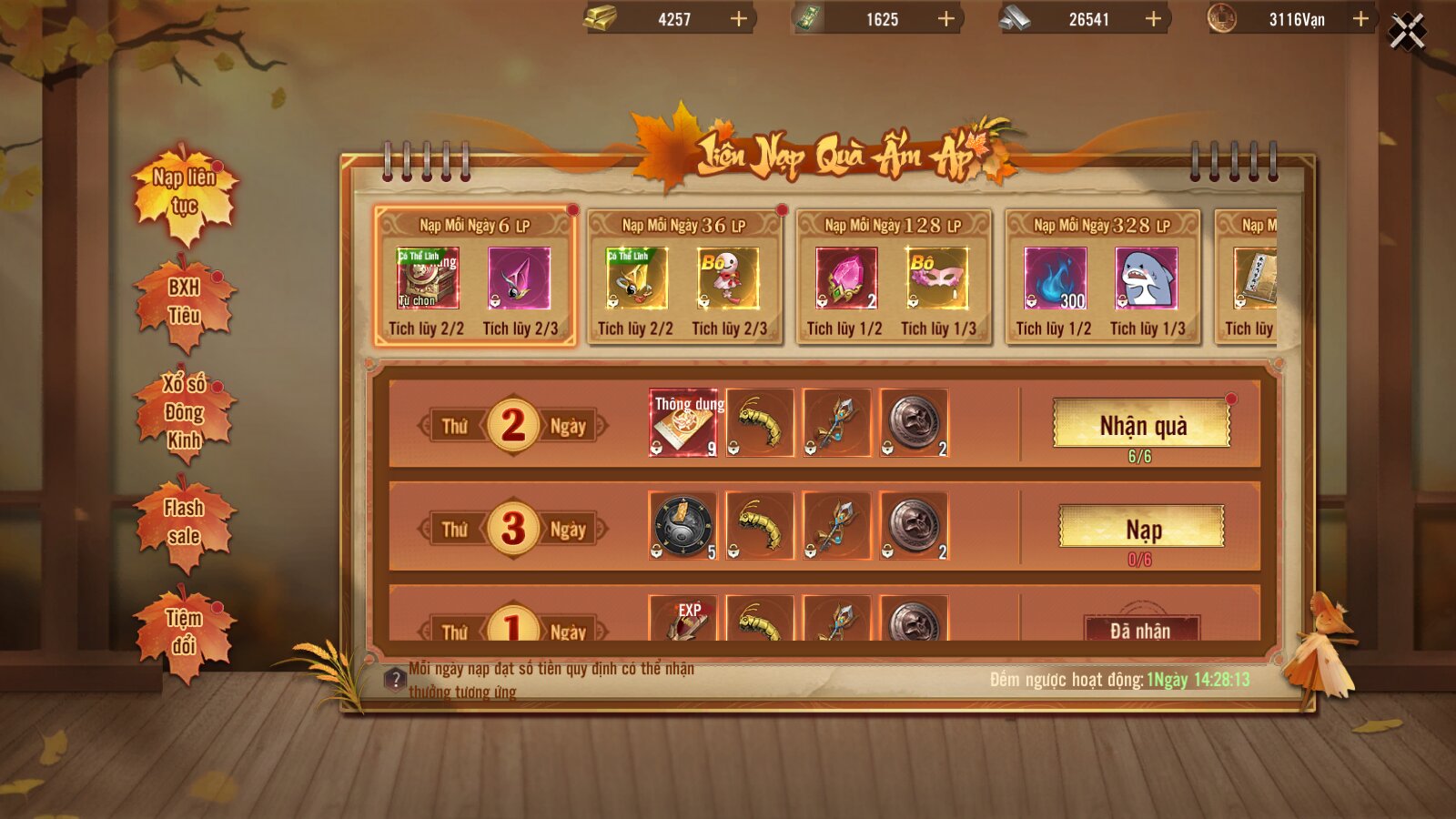The height and width of the screenshot is (819, 1456).
Task: Add copper coins with the plus button
Action: (1360, 19)
